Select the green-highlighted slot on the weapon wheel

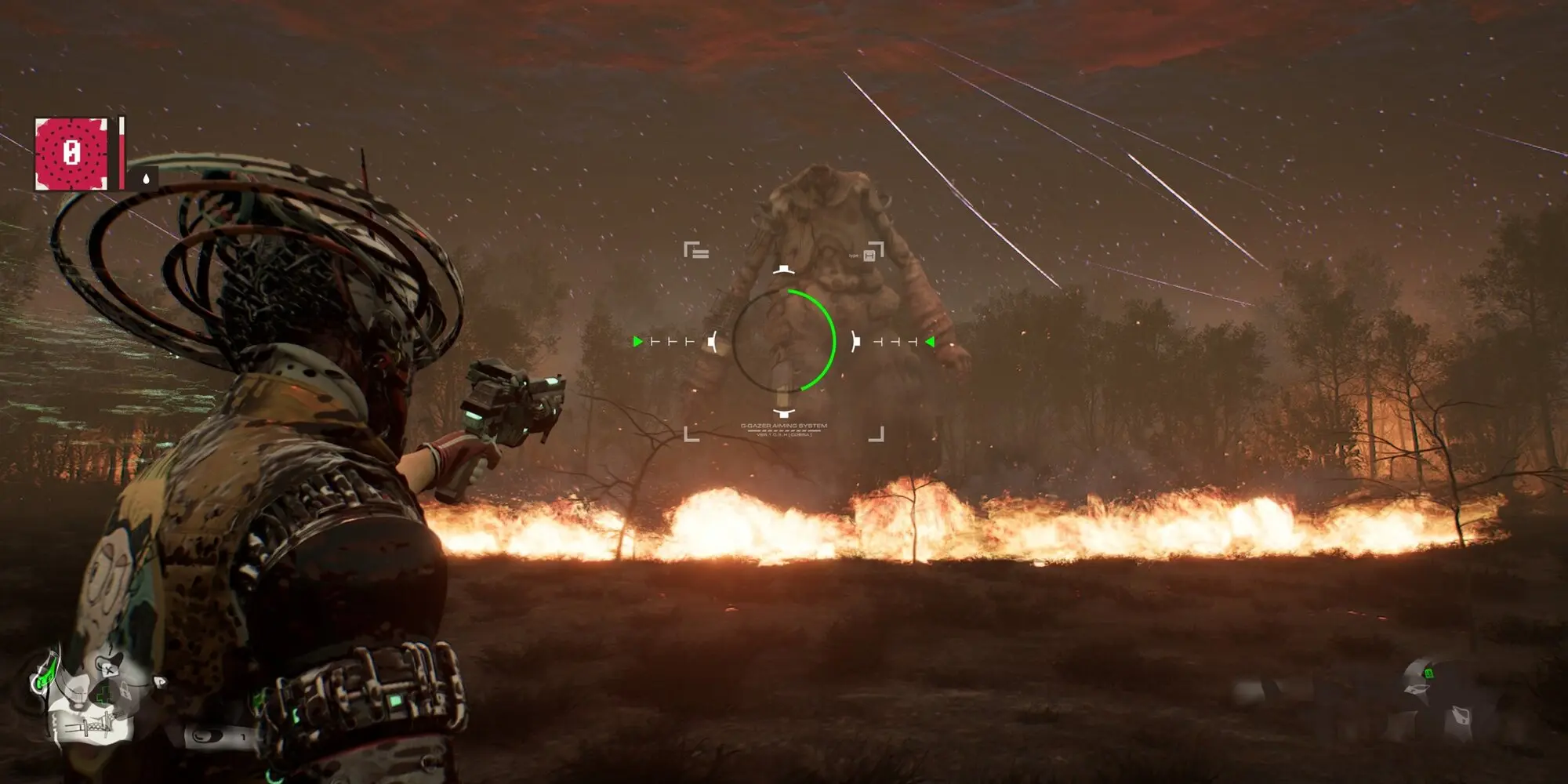45,678
